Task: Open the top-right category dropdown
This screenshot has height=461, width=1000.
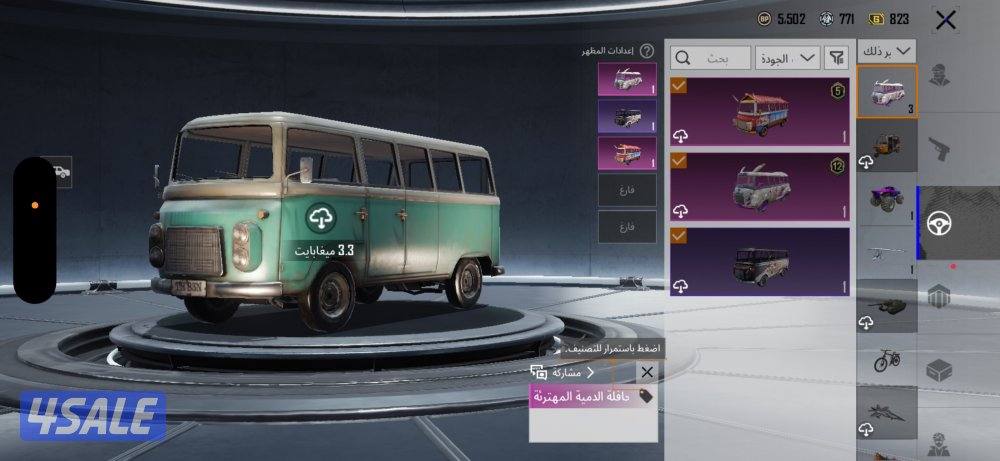Action: 887,50
